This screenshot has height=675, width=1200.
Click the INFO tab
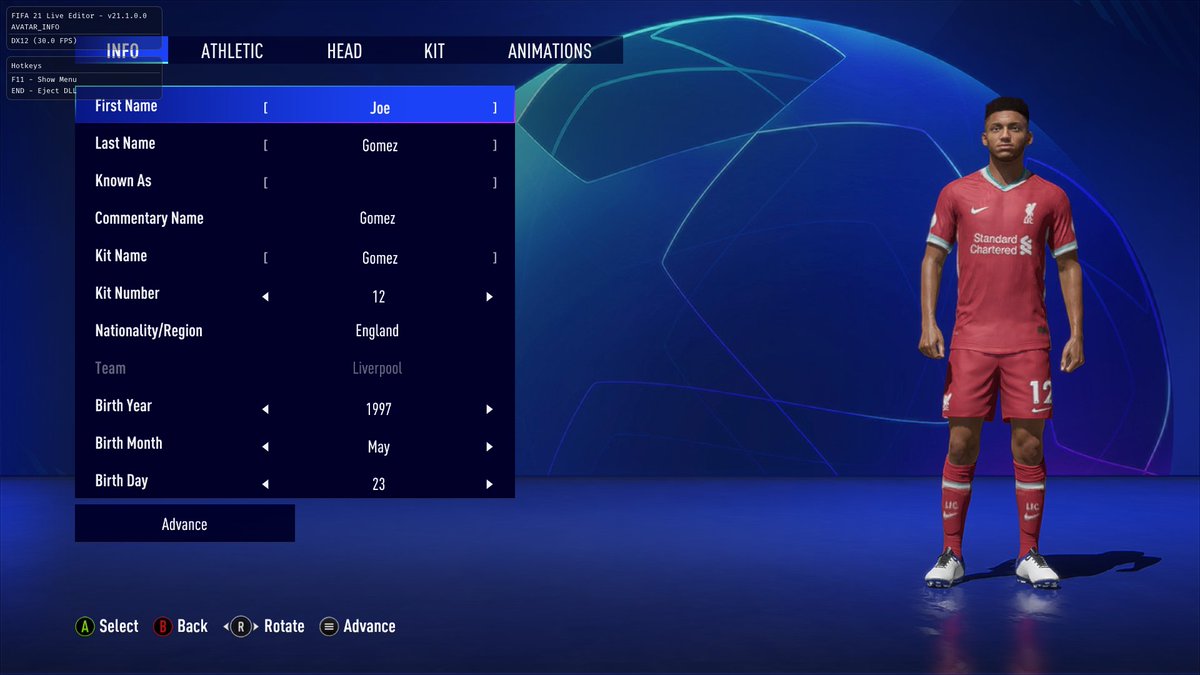[x=122, y=51]
